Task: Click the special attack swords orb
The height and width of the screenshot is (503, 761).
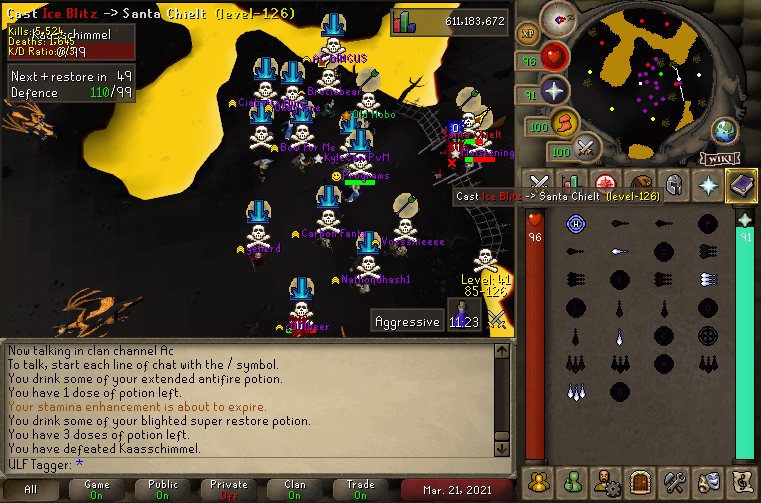Action: 587,150
